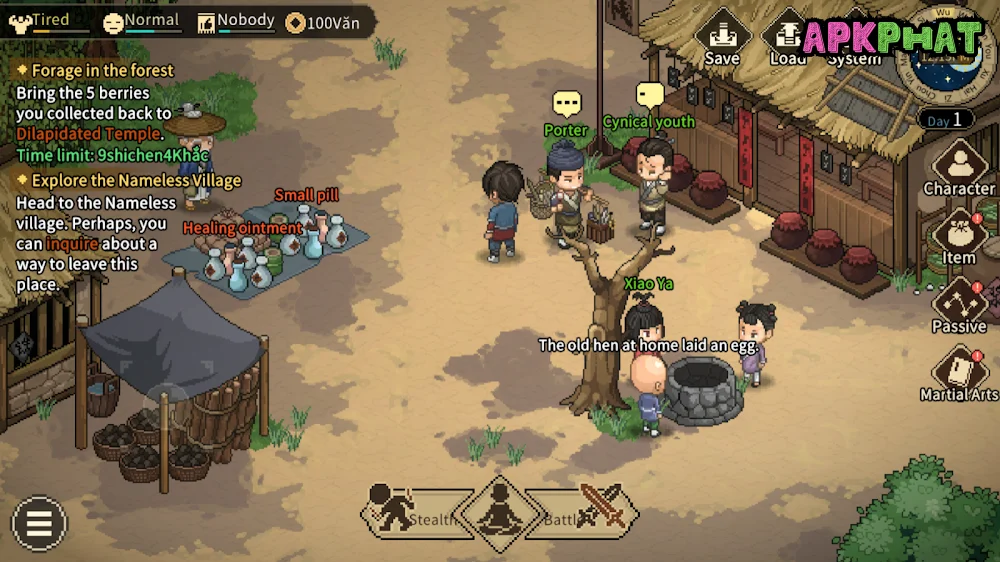Screen dimensions: 1000x562
Task: Select the Explore the Nameless Village quest
Action: (128, 181)
